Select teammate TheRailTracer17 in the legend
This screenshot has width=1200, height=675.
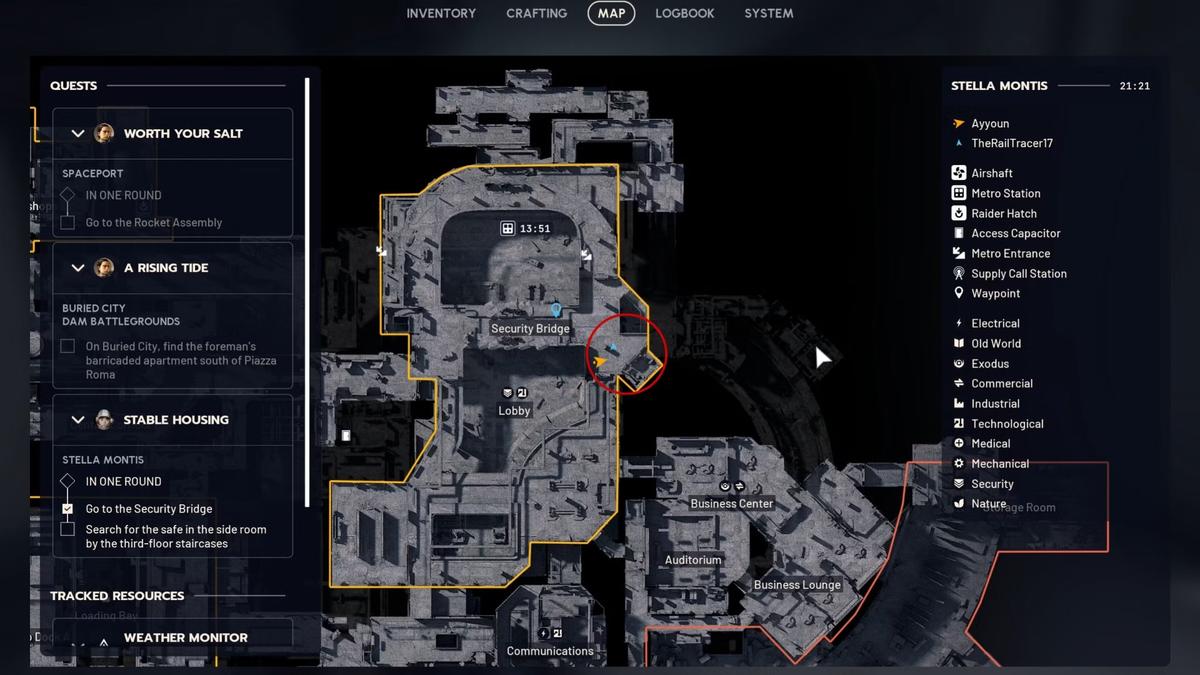pos(1011,143)
